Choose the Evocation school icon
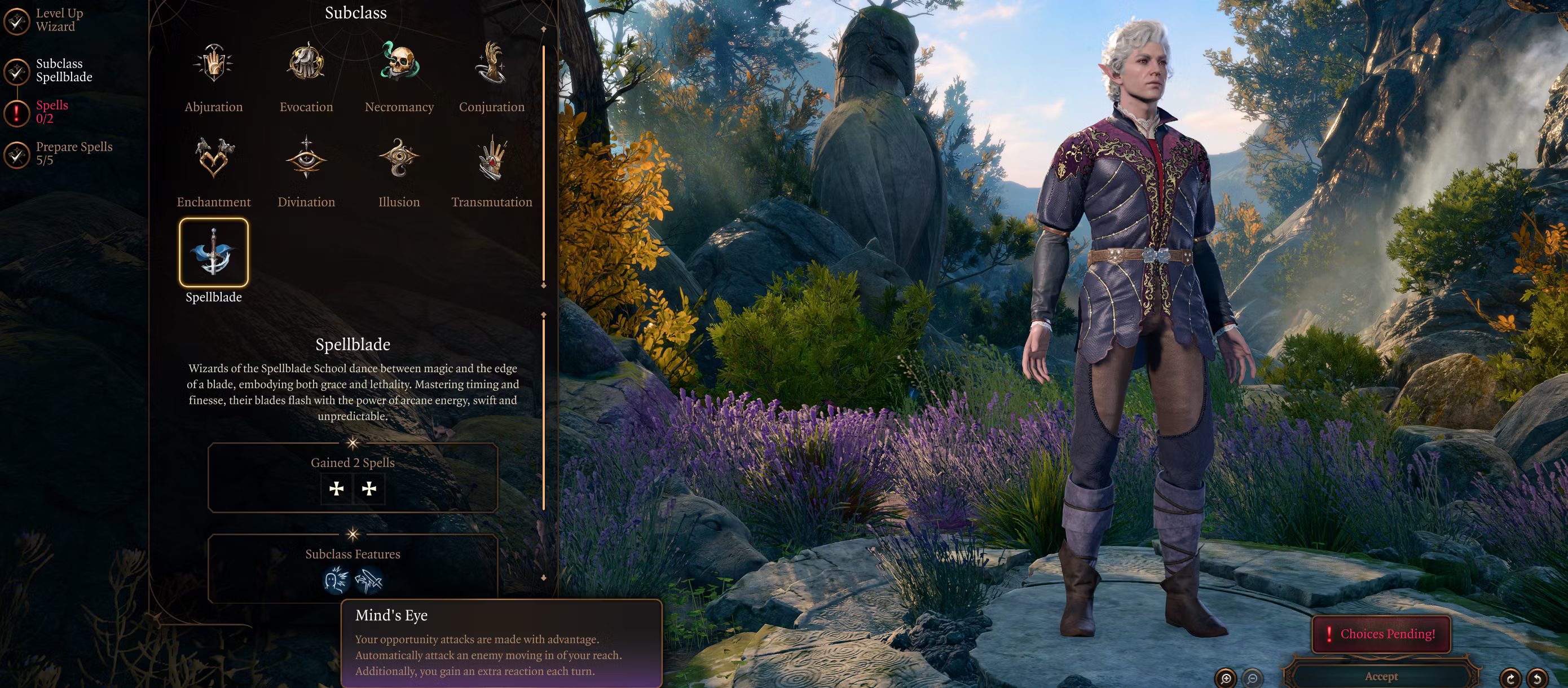 [306, 64]
